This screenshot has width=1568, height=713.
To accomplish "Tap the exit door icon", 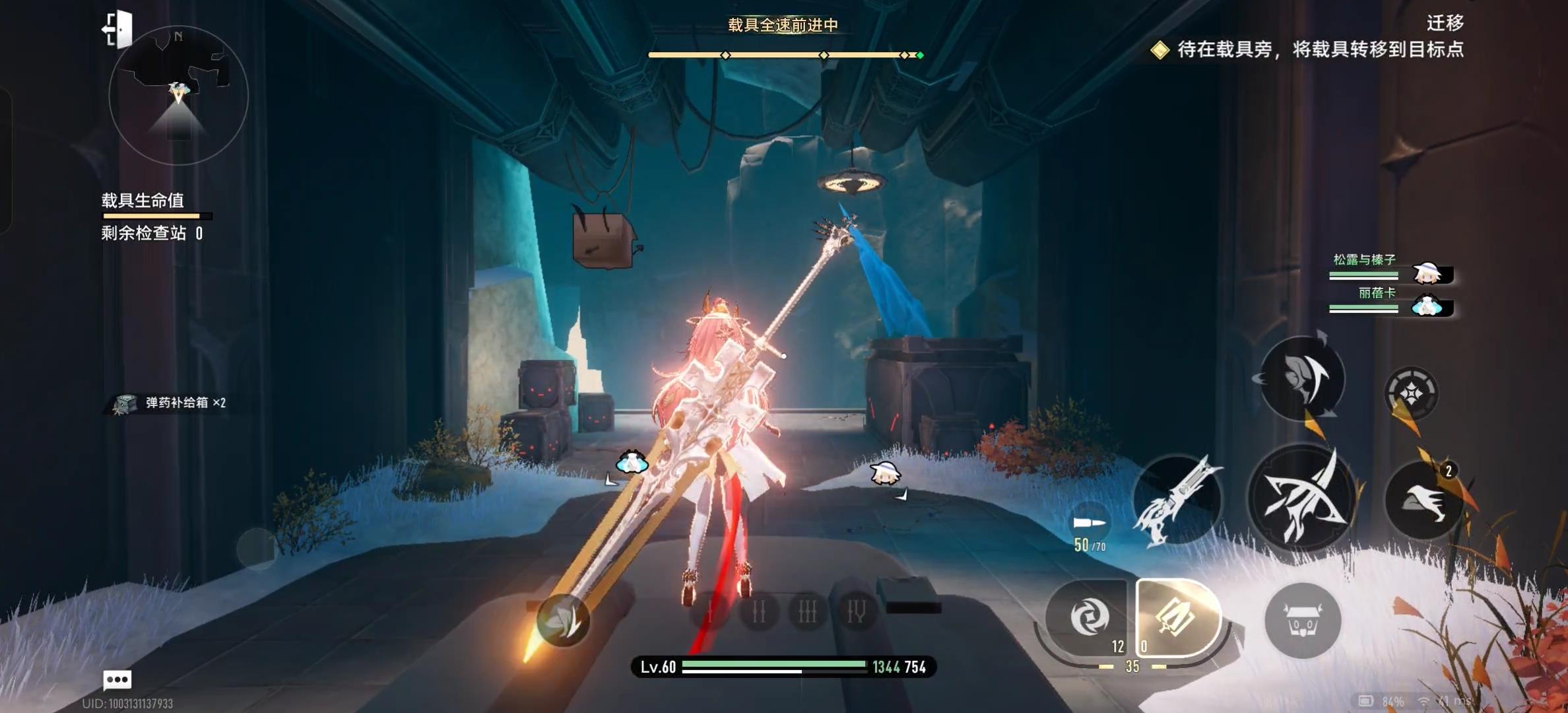I will [118, 30].
